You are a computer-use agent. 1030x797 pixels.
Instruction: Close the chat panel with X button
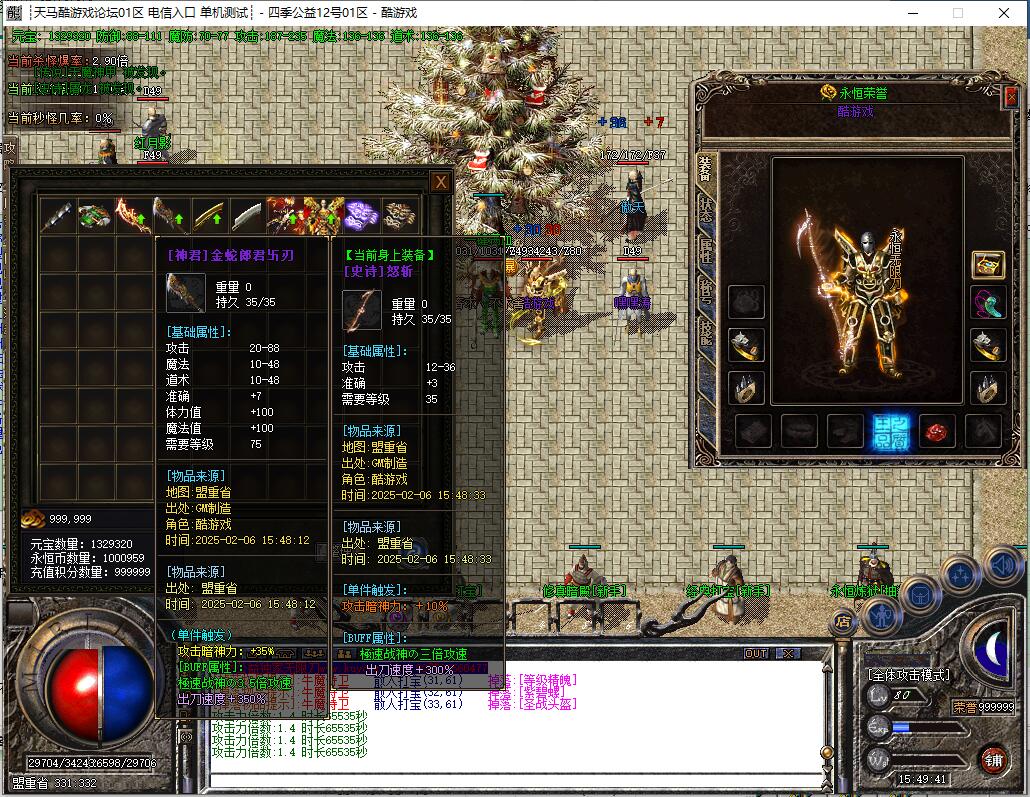click(788, 653)
